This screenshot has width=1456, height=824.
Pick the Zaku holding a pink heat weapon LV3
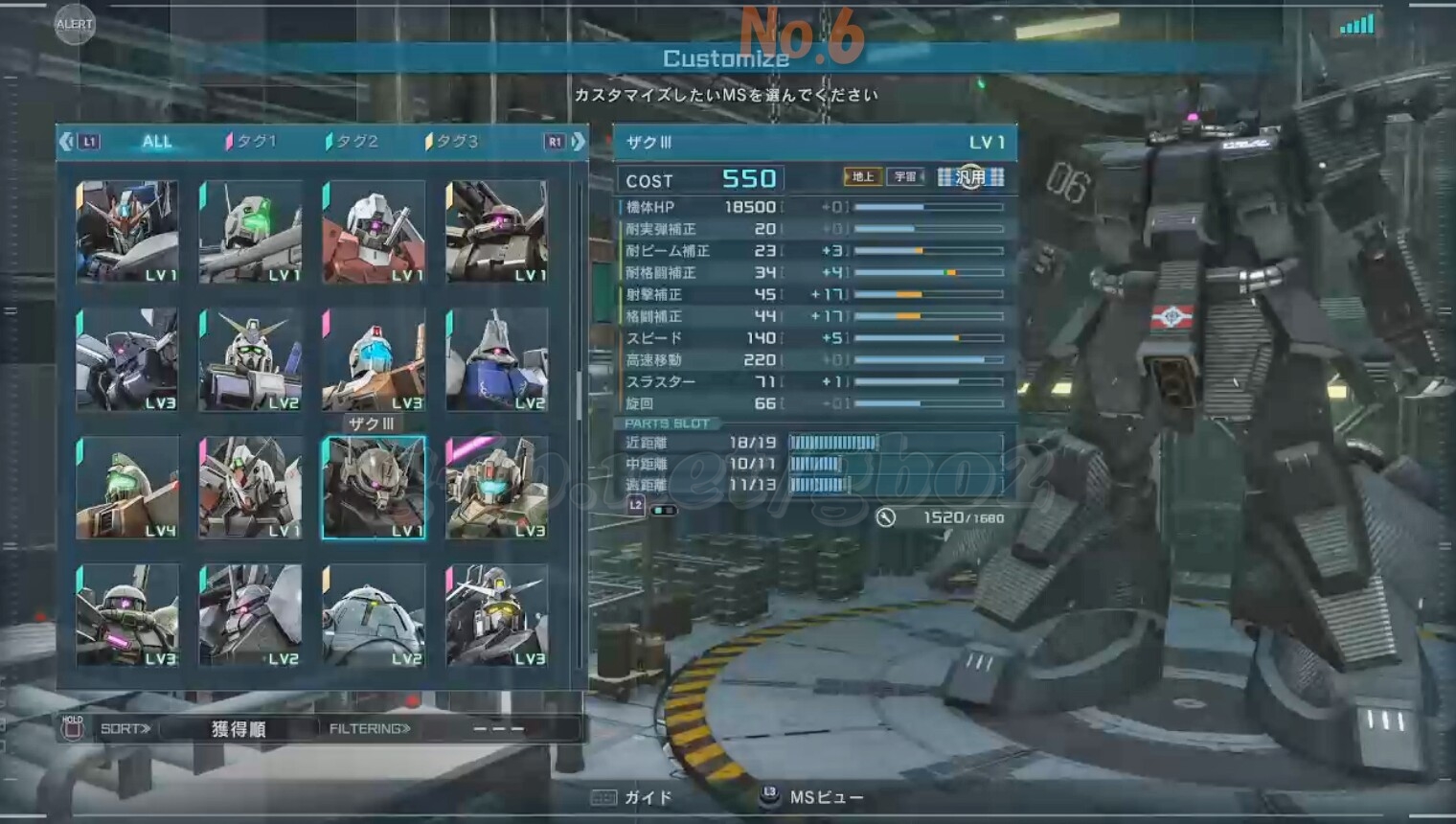[127, 615]
